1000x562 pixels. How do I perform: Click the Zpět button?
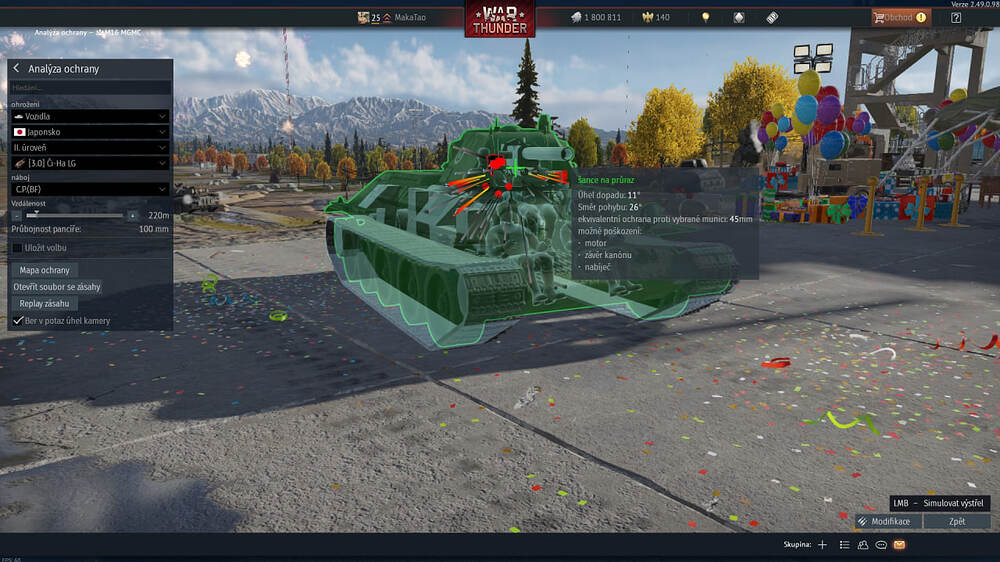point(956,521)
